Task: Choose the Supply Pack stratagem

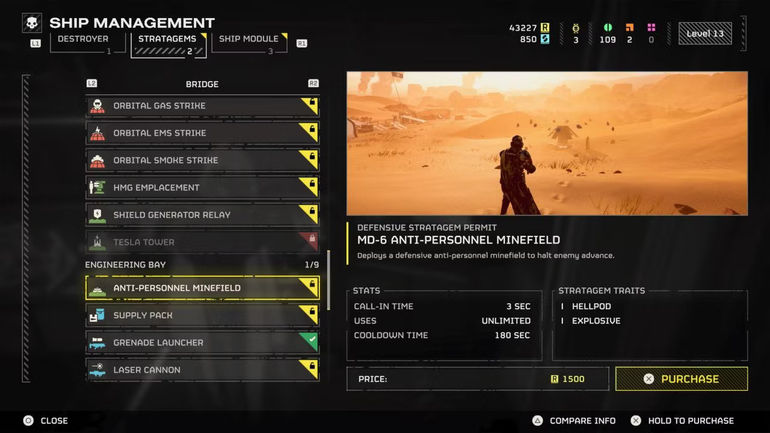Action: (202, 315)
